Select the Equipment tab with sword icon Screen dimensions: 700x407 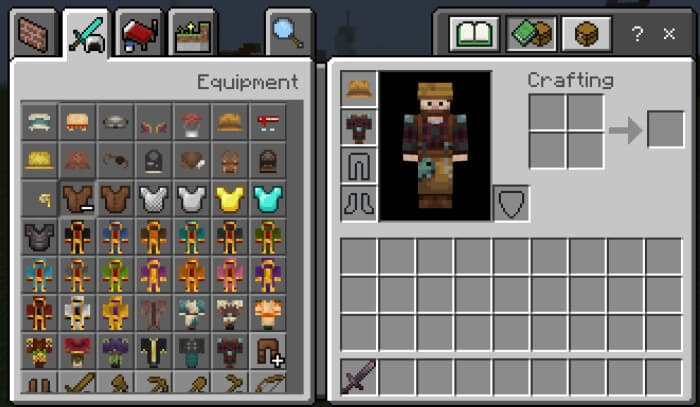[85, 36]
